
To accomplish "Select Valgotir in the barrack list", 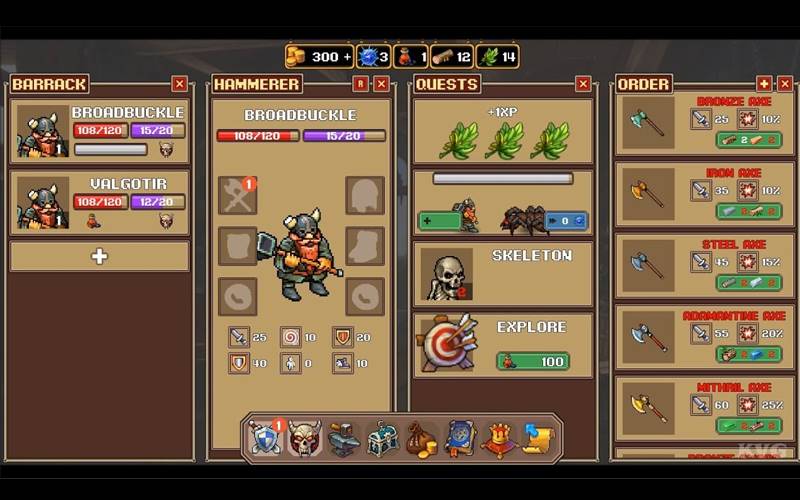I will [100, 202].
